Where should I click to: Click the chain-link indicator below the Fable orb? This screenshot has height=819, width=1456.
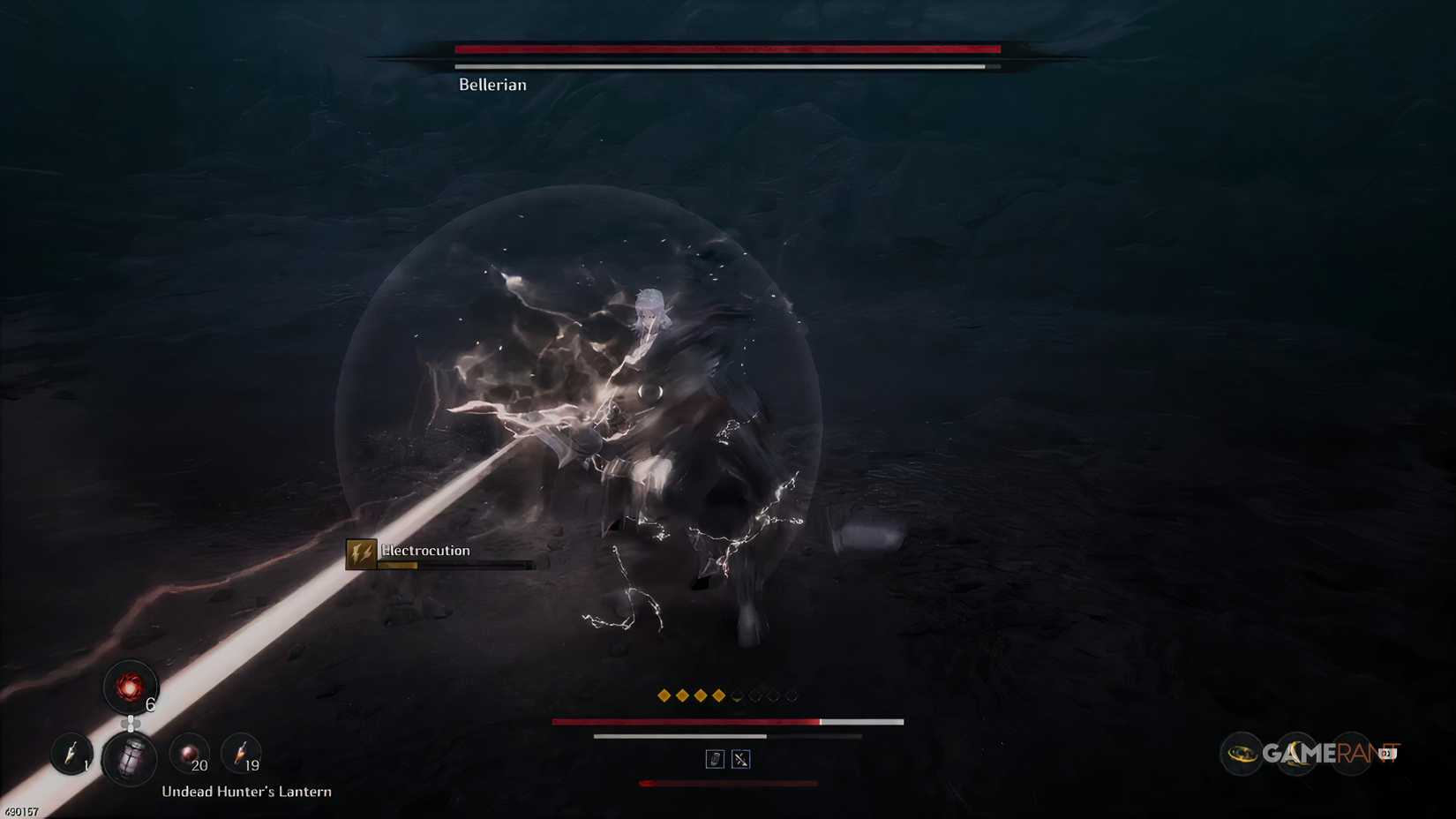pyautogui.click(x=131, y=722)
